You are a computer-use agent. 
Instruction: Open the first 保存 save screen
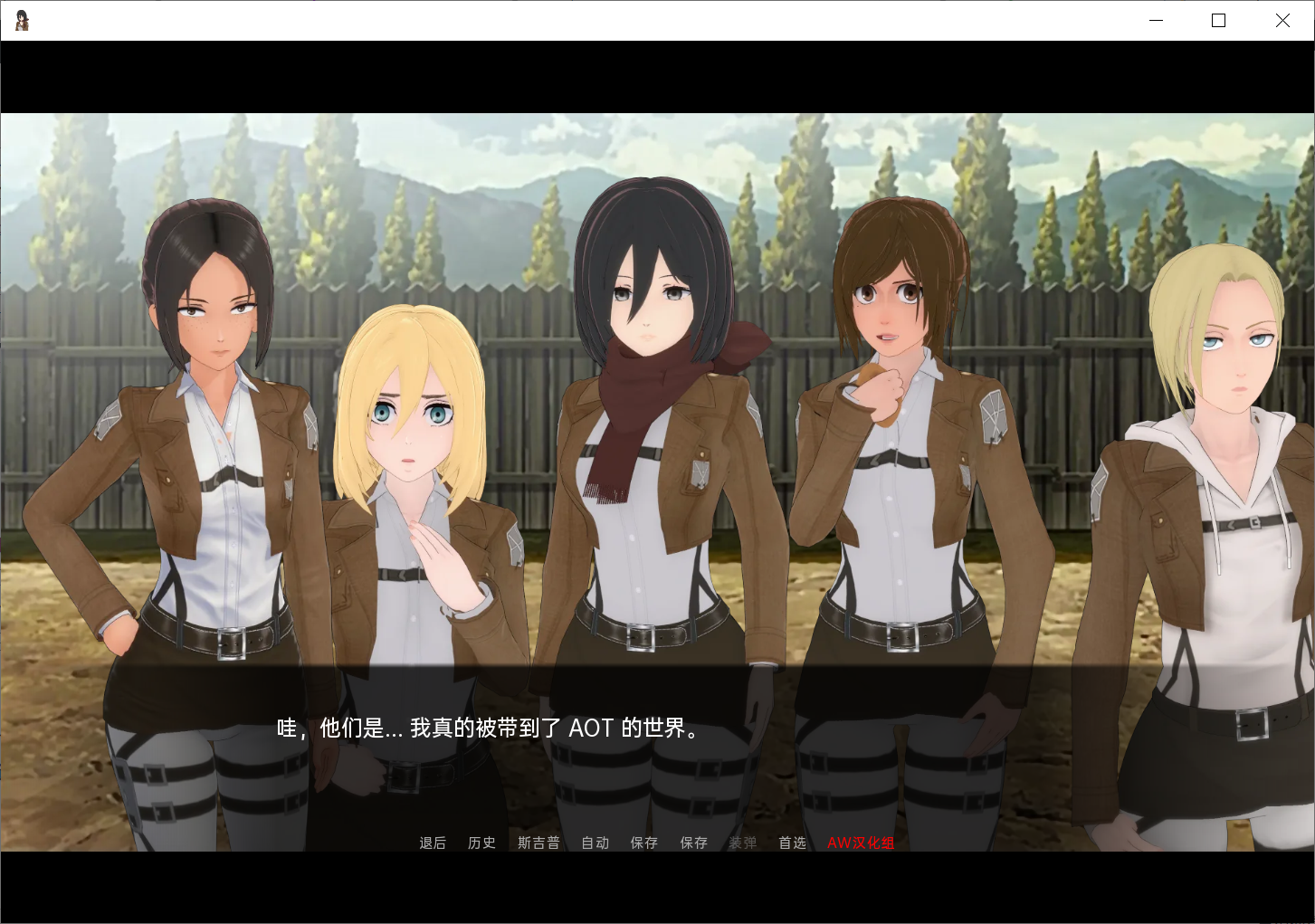[x=643, y=843]
